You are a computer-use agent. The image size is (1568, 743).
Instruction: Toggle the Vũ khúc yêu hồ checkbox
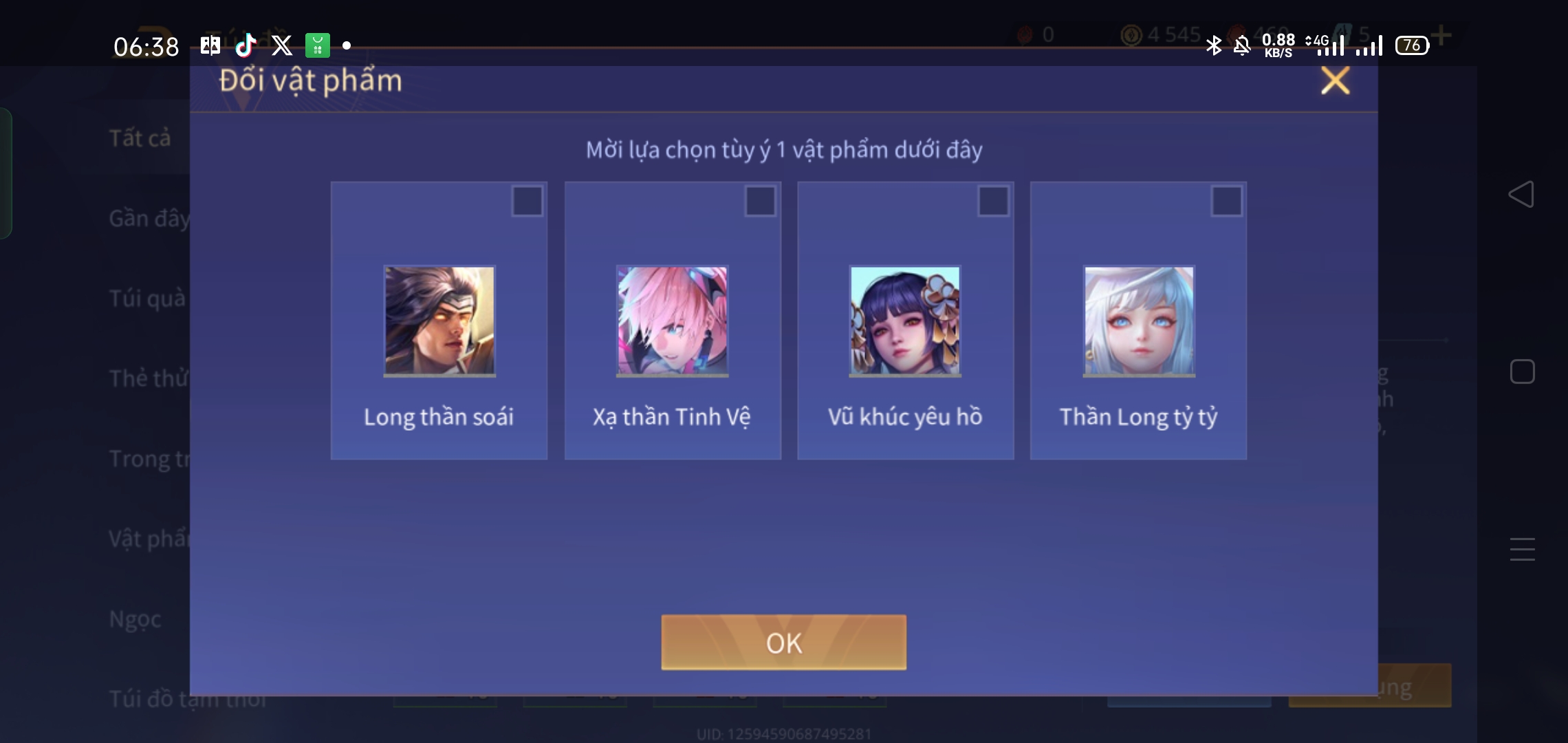point(993,202)
